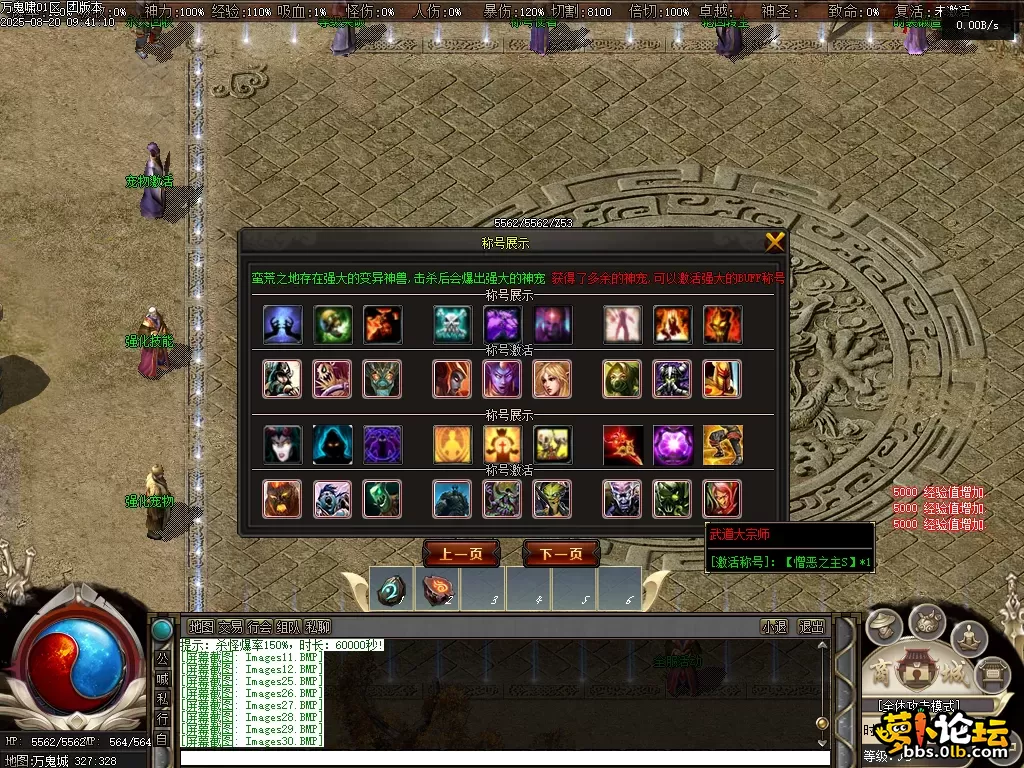This screenshot has width=1024, height=768.
Task: Click the 小退 logout-to-character button
Action: pos(774,627)
